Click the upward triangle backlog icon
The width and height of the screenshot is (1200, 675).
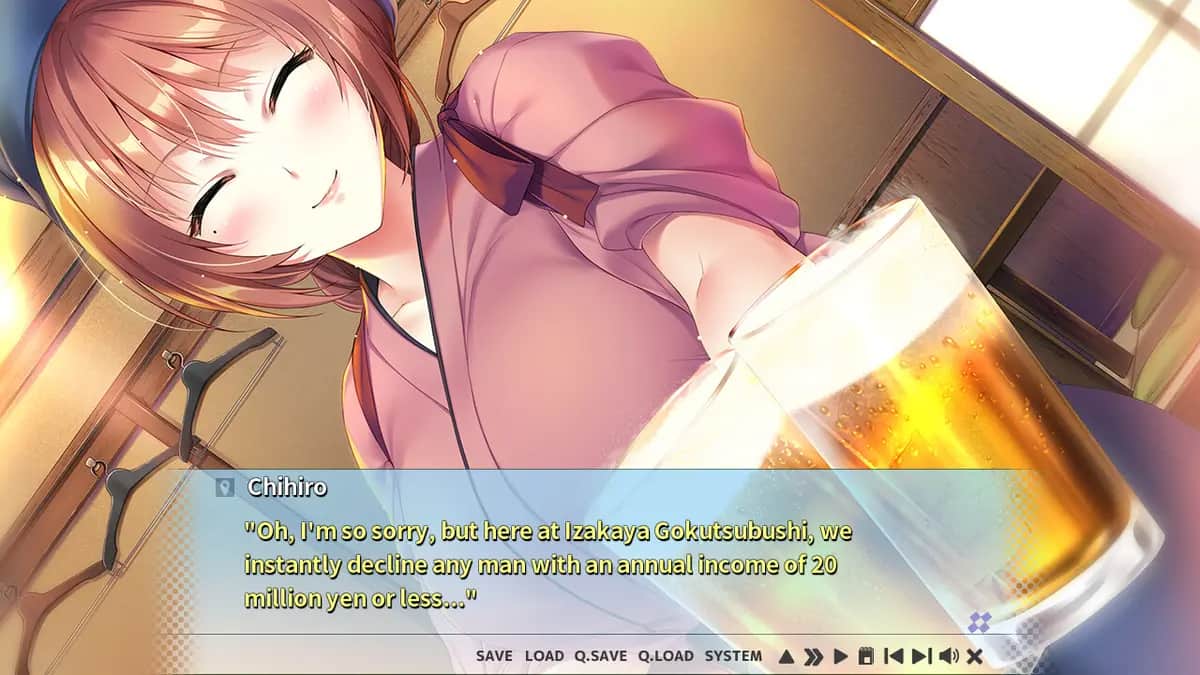[x=786, y=657]
